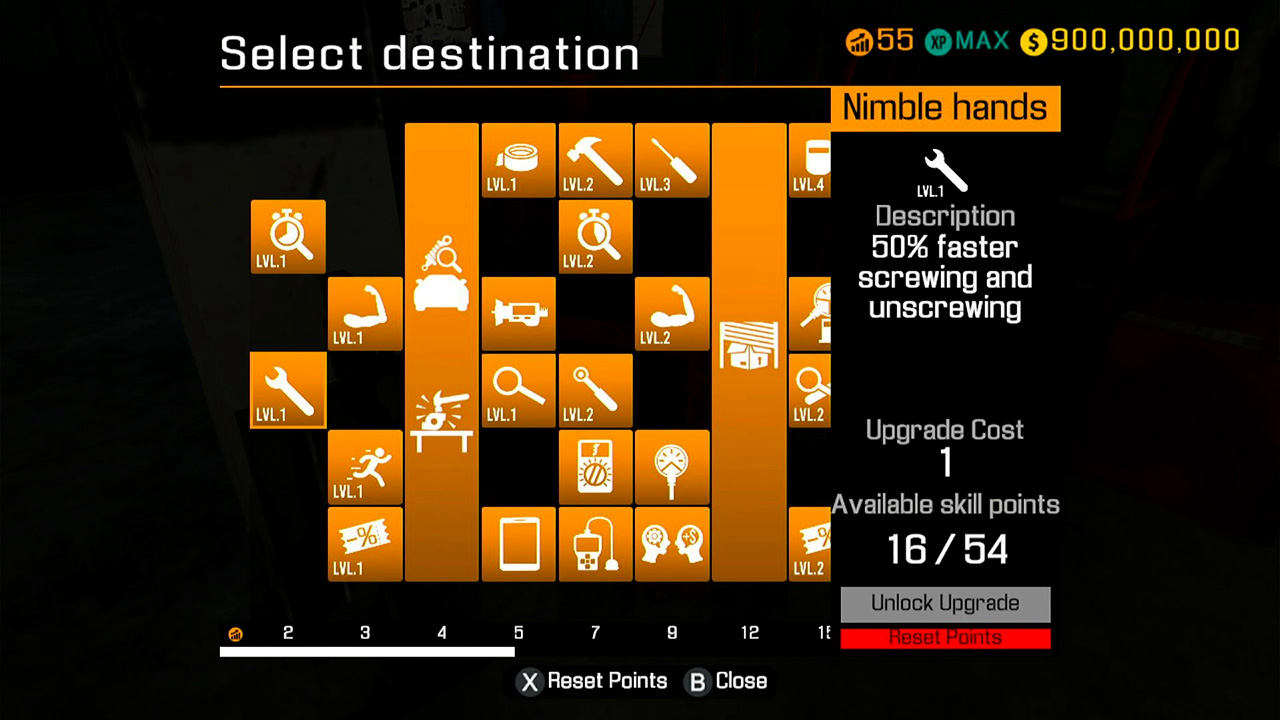Select the video camera skill
Screen dimensions: 1280x720
518,314
